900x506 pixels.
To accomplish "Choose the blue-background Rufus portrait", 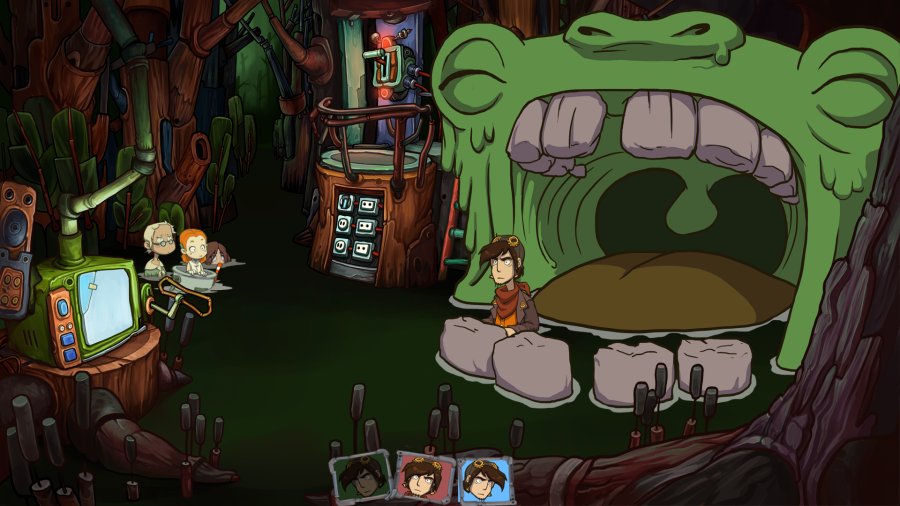I will tap(485, 479).
